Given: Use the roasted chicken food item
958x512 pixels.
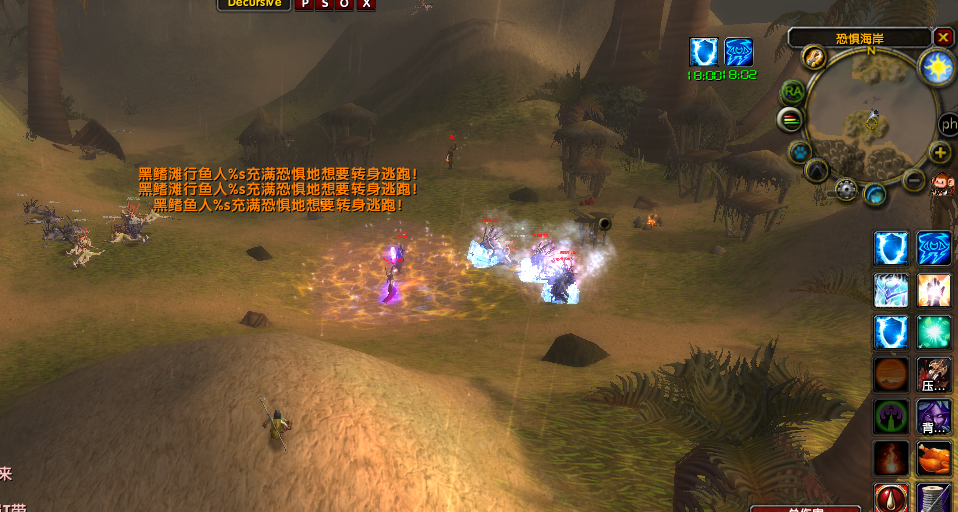Looking at the screenshot, I should click(x=934, y=459).
